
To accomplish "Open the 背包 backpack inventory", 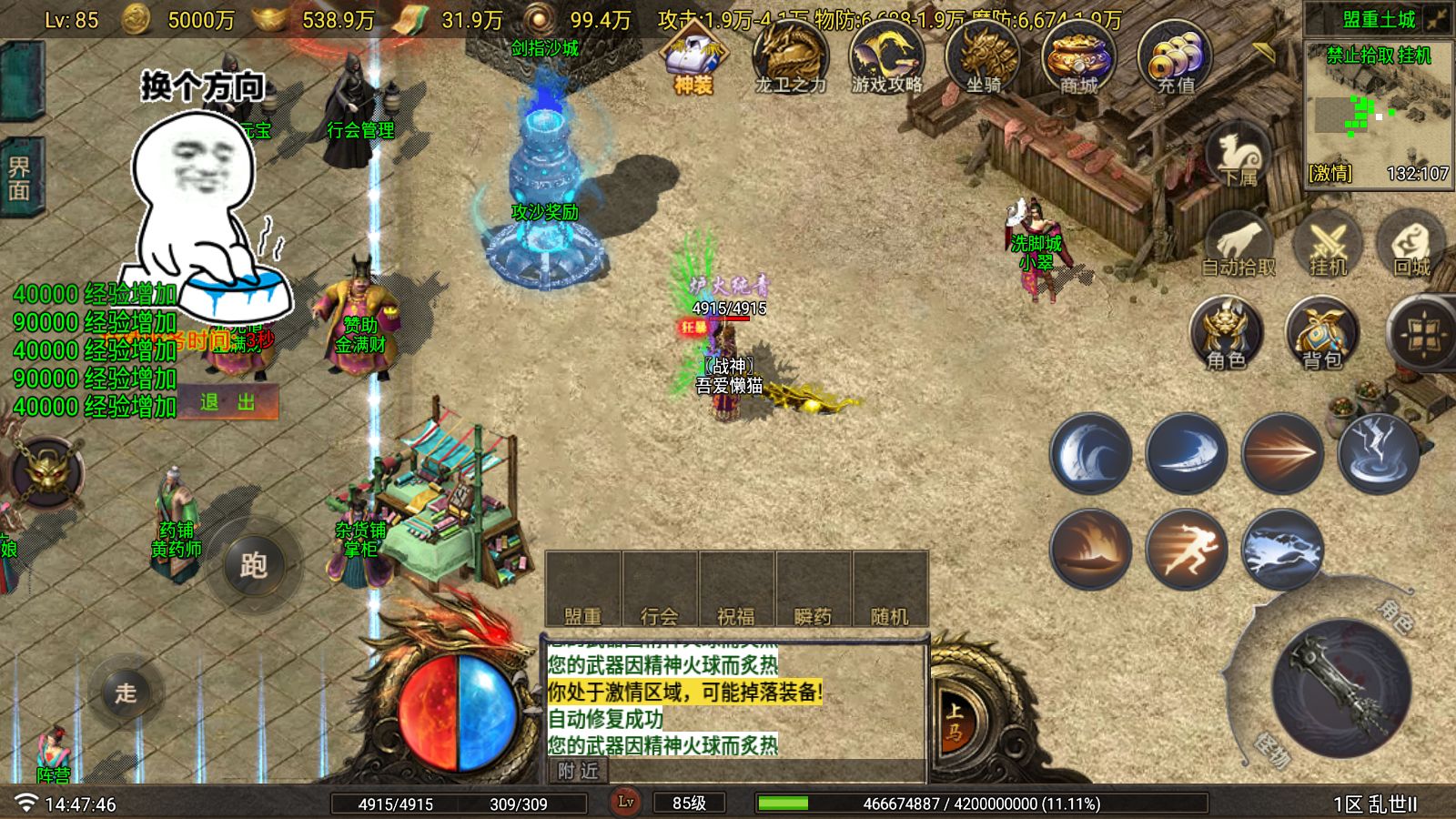I will (x=1321, y=334).
